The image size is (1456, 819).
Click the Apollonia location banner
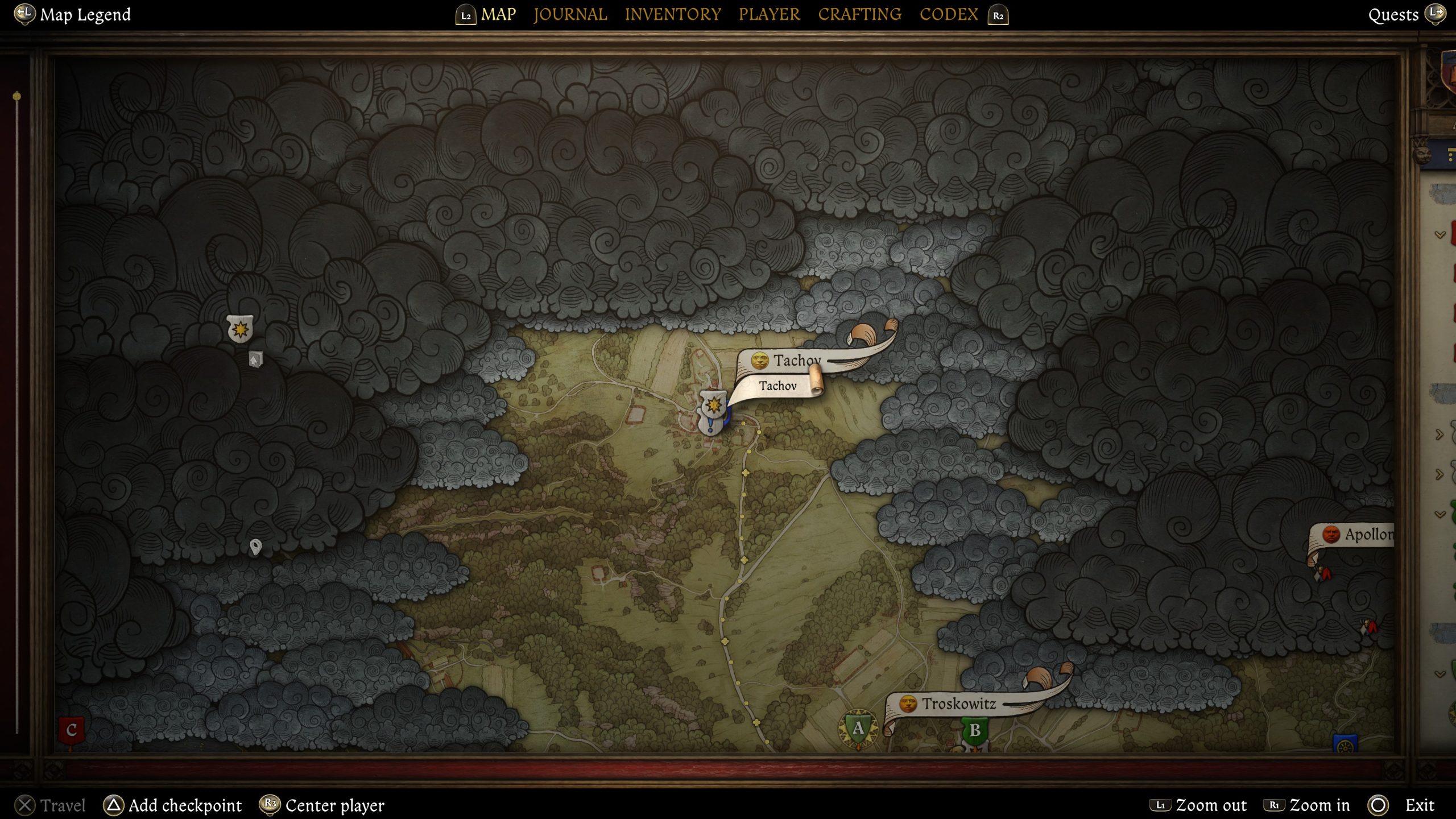click(1364, 535)
